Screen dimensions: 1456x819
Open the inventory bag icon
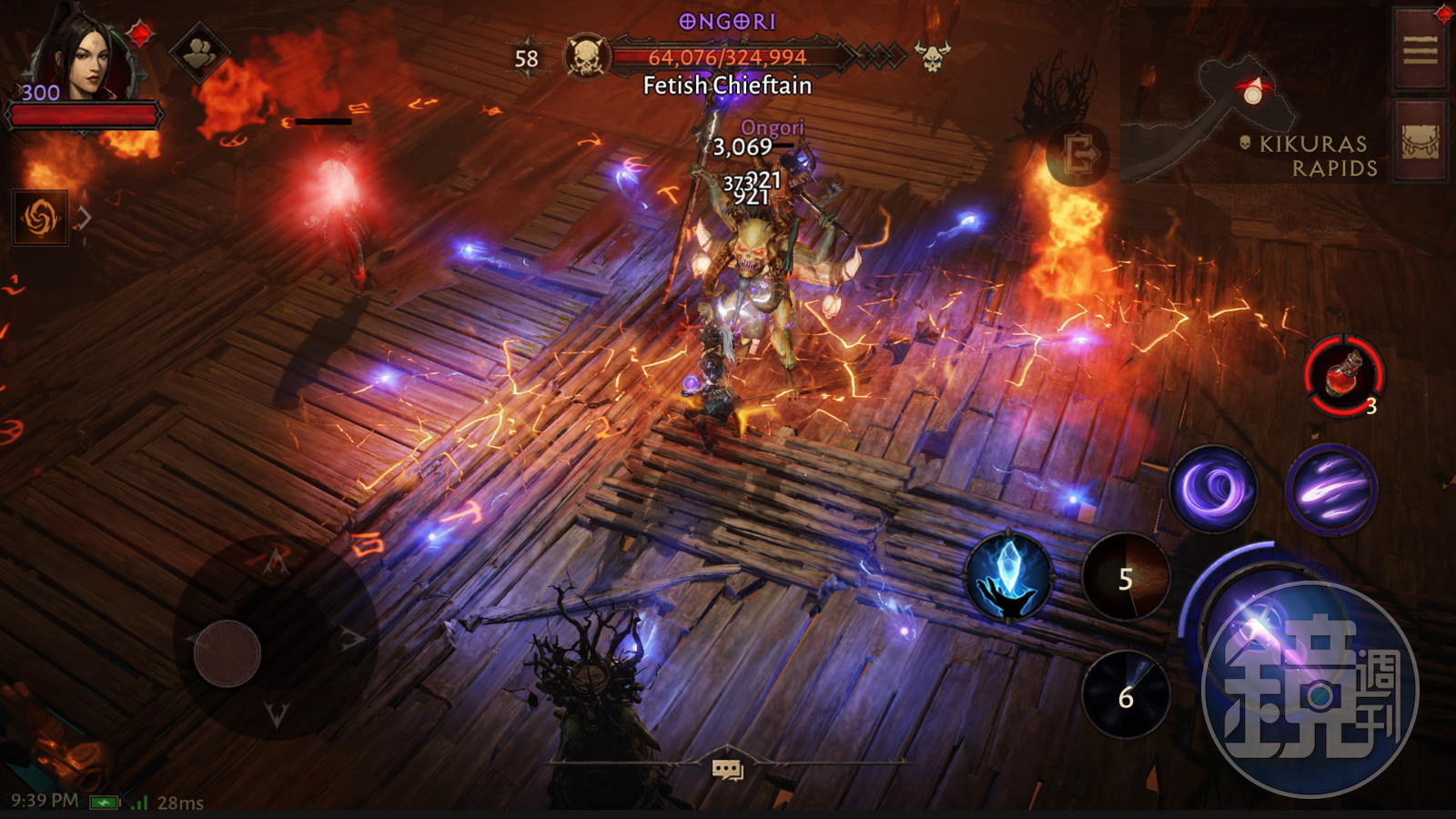point(1420,141)
